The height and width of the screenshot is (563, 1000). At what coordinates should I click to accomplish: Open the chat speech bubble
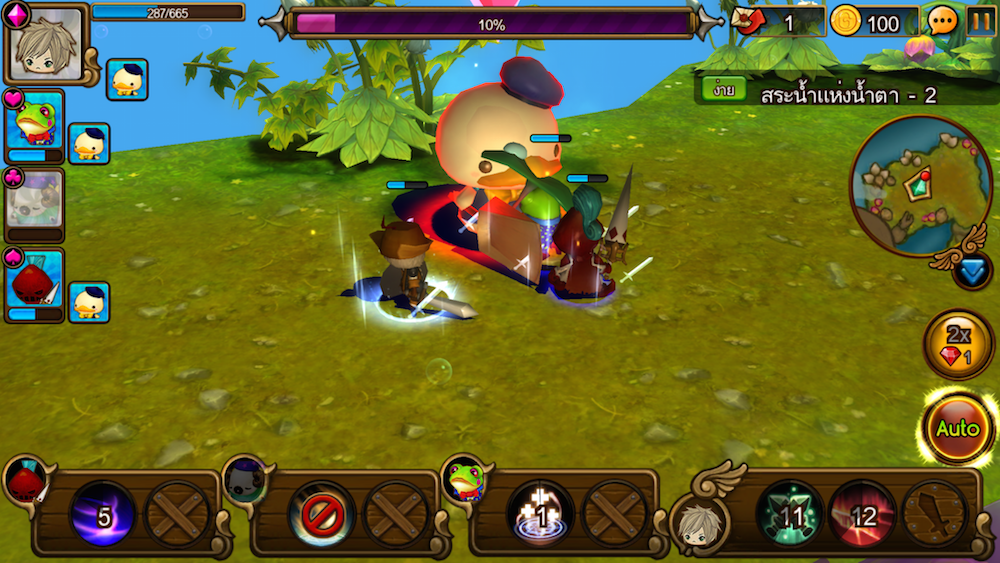tap(943, 20)
